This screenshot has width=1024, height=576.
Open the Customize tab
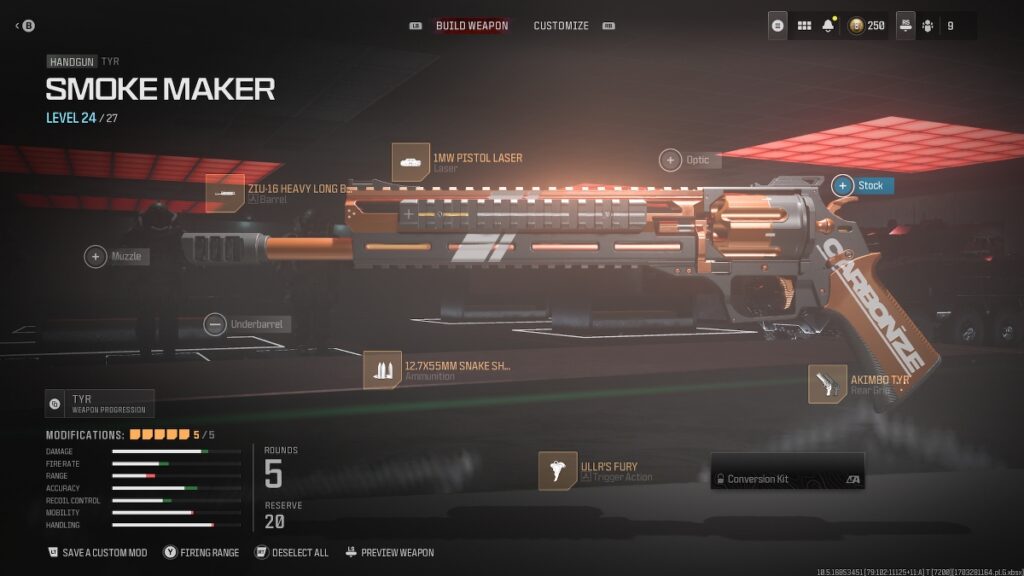(x=560, y=25)
